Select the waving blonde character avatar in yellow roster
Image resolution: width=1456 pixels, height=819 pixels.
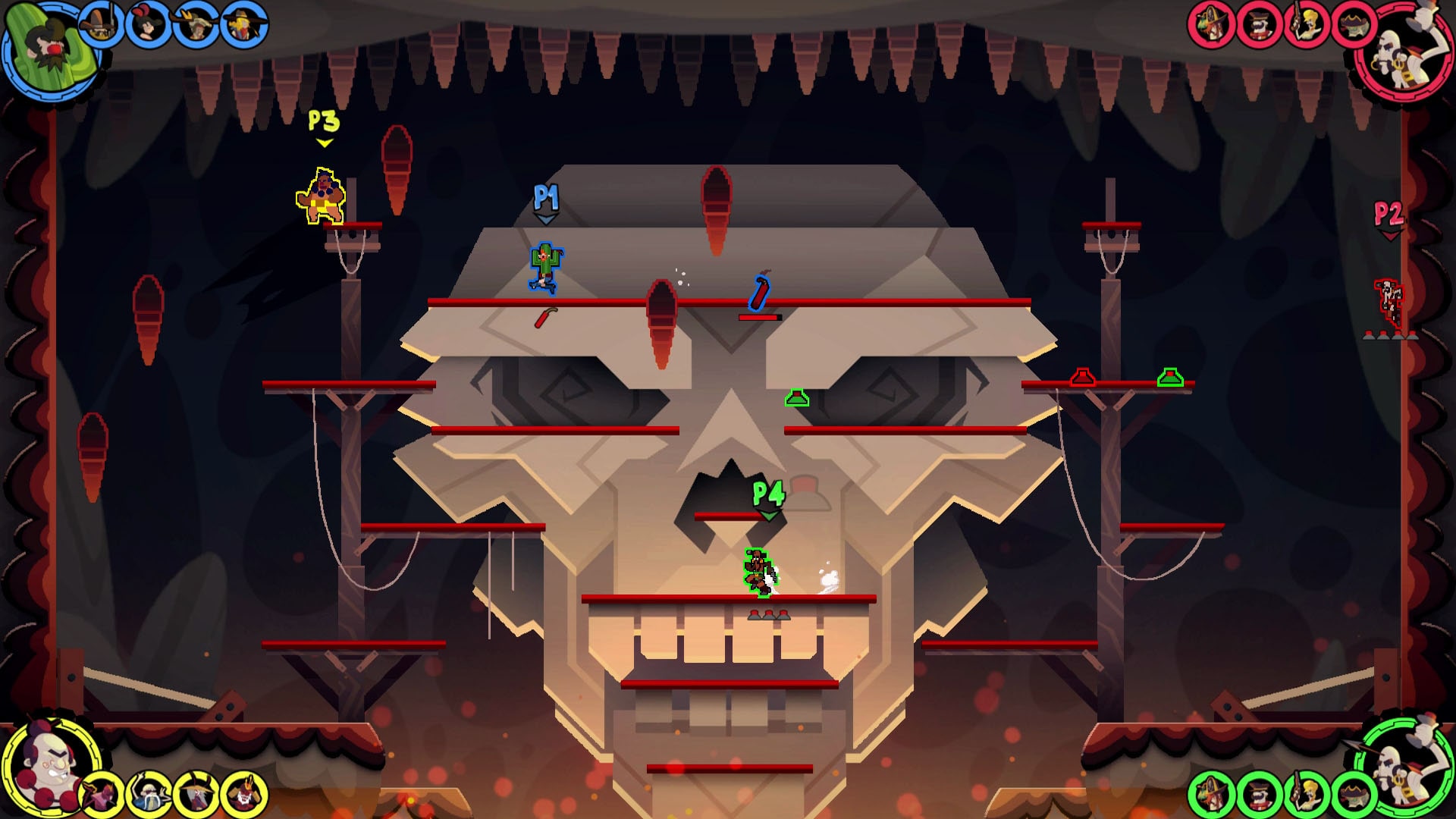[x=149, y=792]
